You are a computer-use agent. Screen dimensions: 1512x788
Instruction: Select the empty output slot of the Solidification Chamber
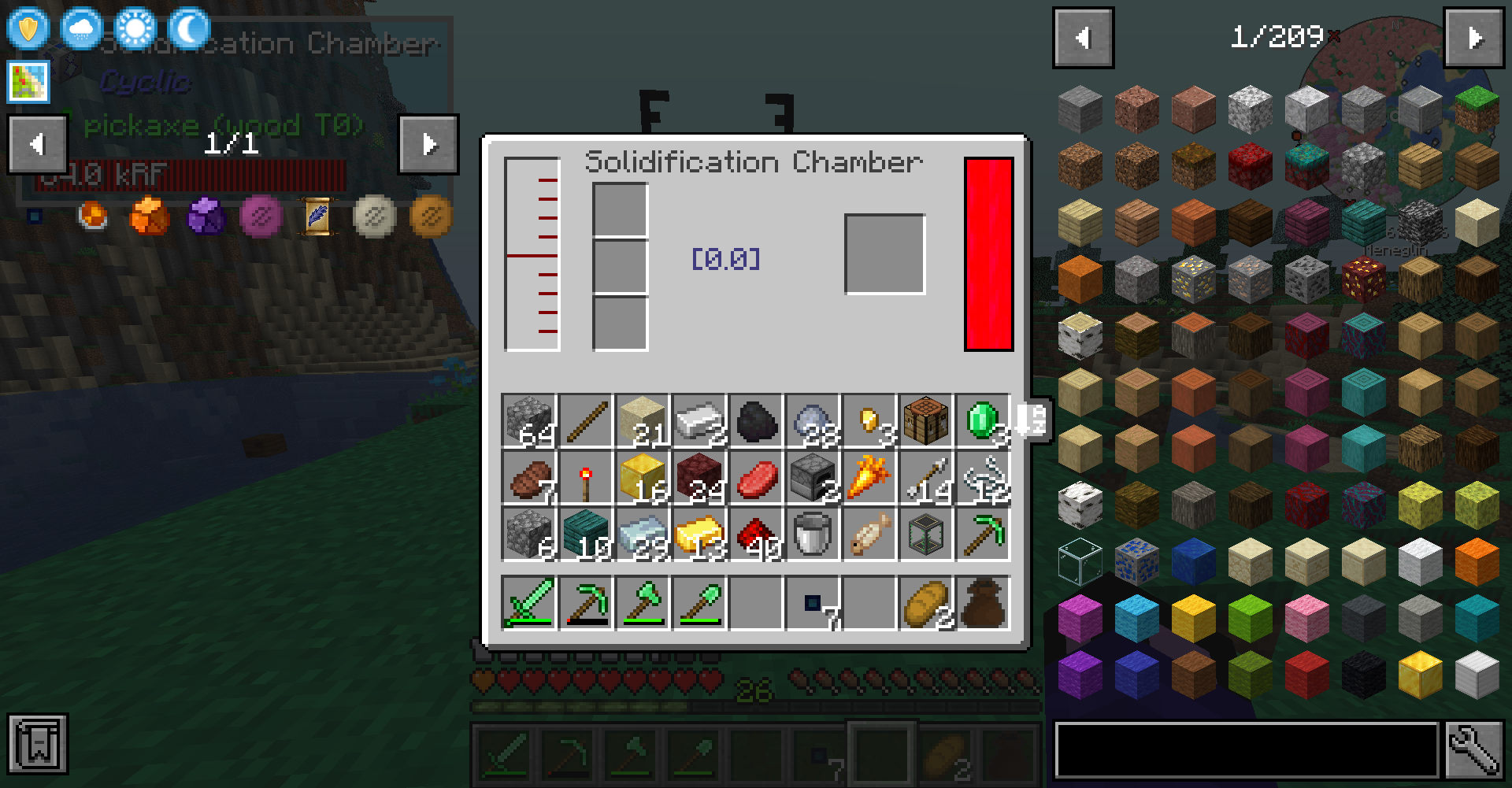(884, 252)
